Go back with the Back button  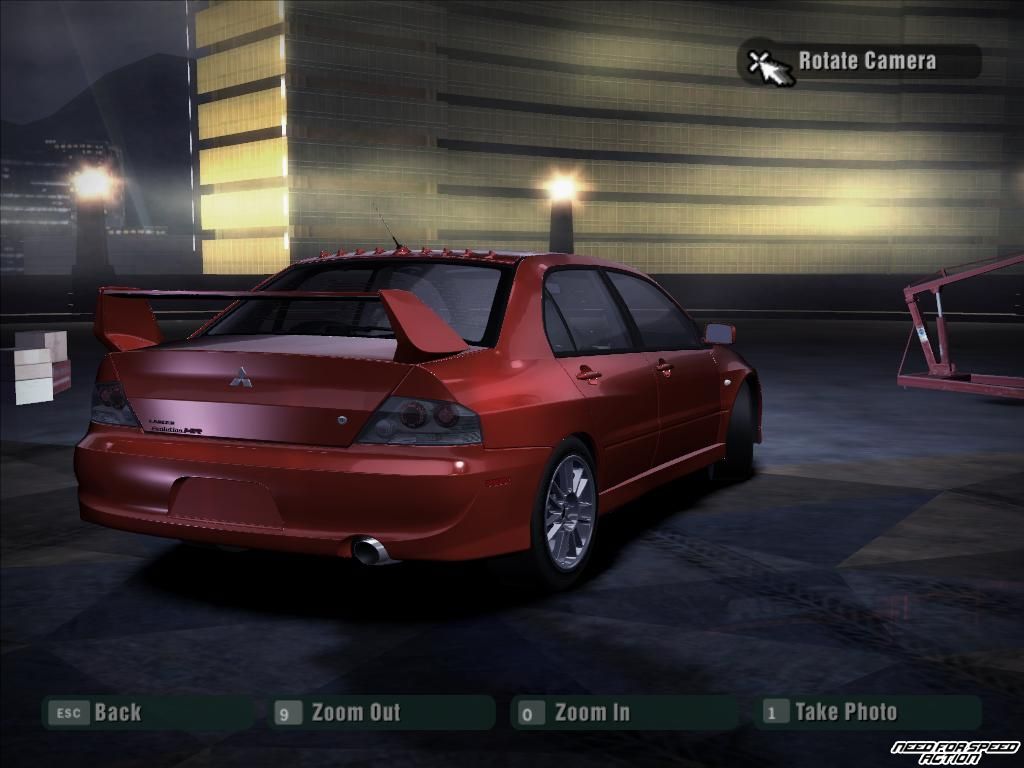point(116,713)
